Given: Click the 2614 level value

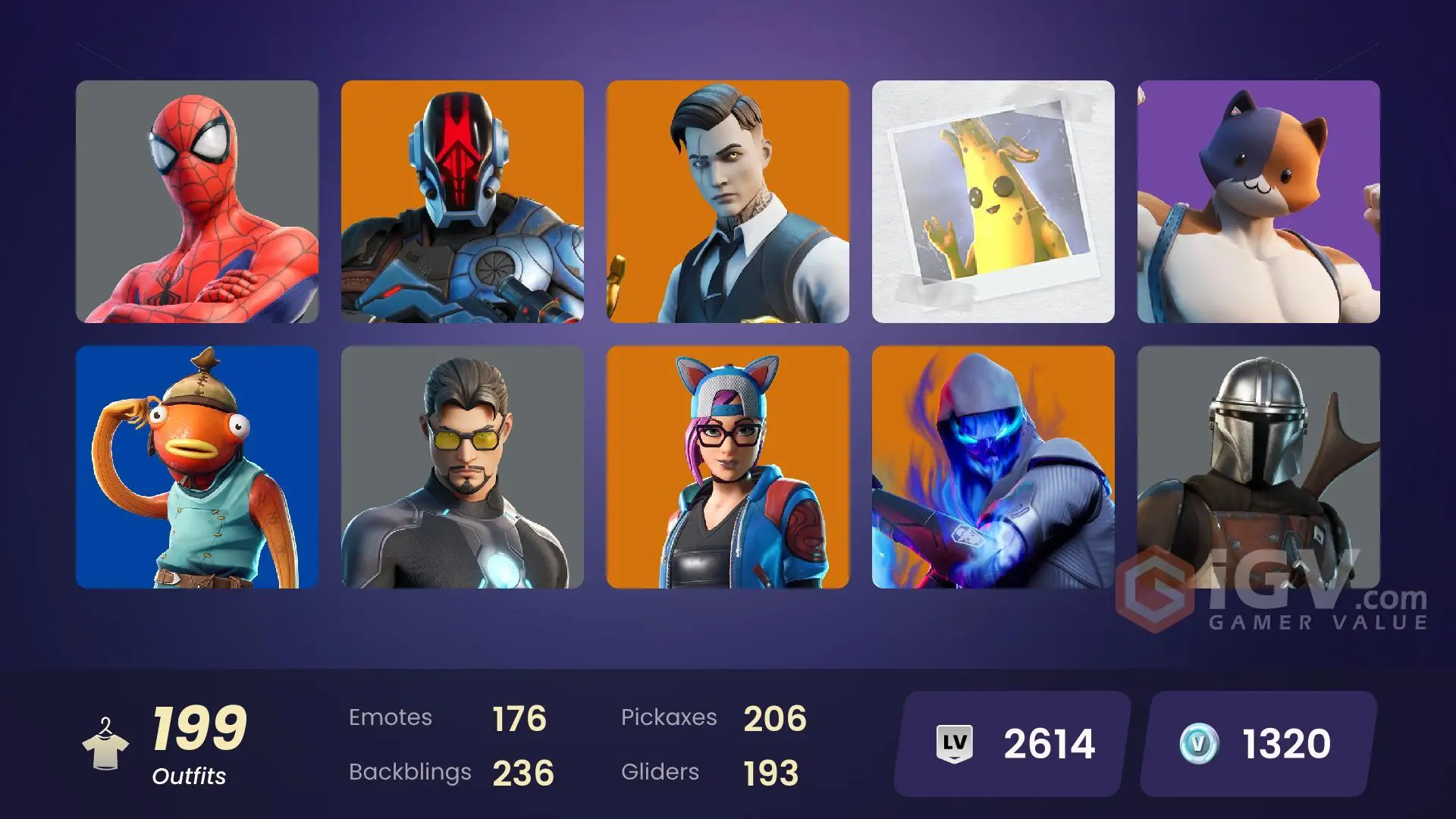Looking at the screenshot, I should 1050,742.
